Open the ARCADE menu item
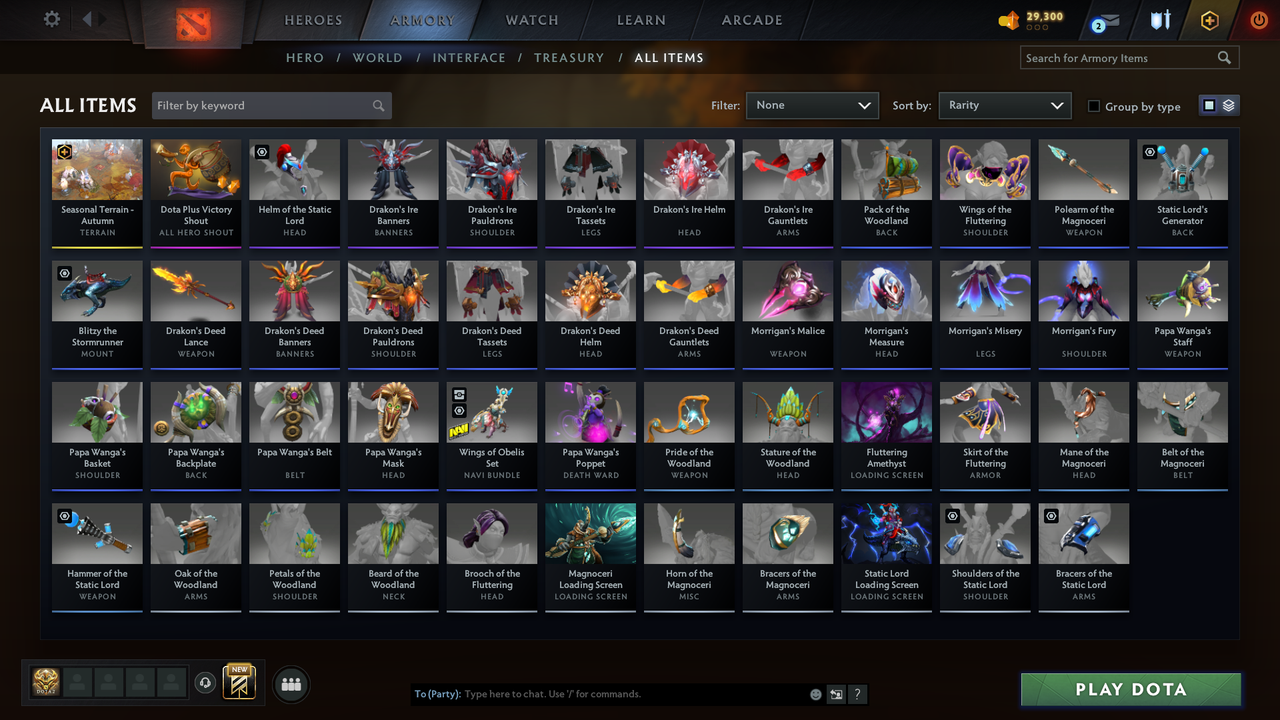This screenshot has width=1280, height=720. click(751, 20)
